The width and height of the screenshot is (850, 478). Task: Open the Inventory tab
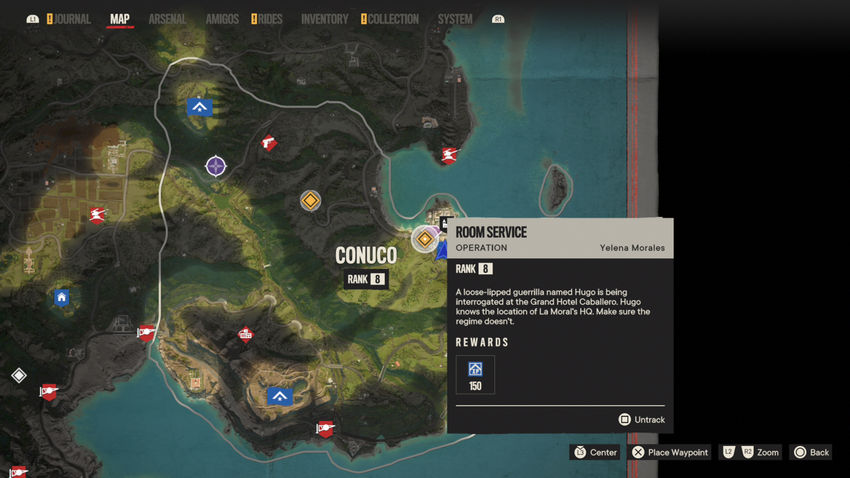tap(324, 19)
